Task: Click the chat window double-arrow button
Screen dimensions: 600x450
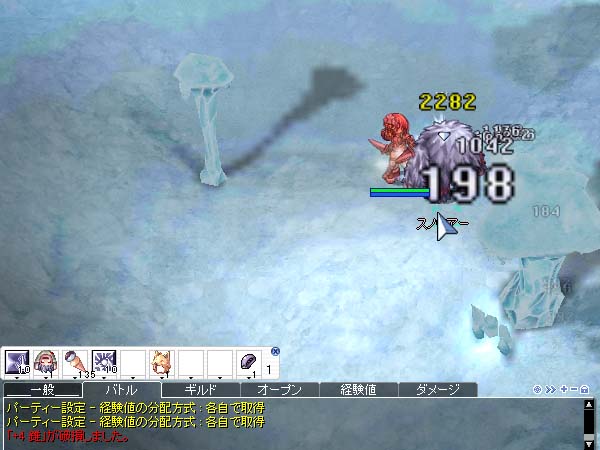Action: [x=550, y=389]
